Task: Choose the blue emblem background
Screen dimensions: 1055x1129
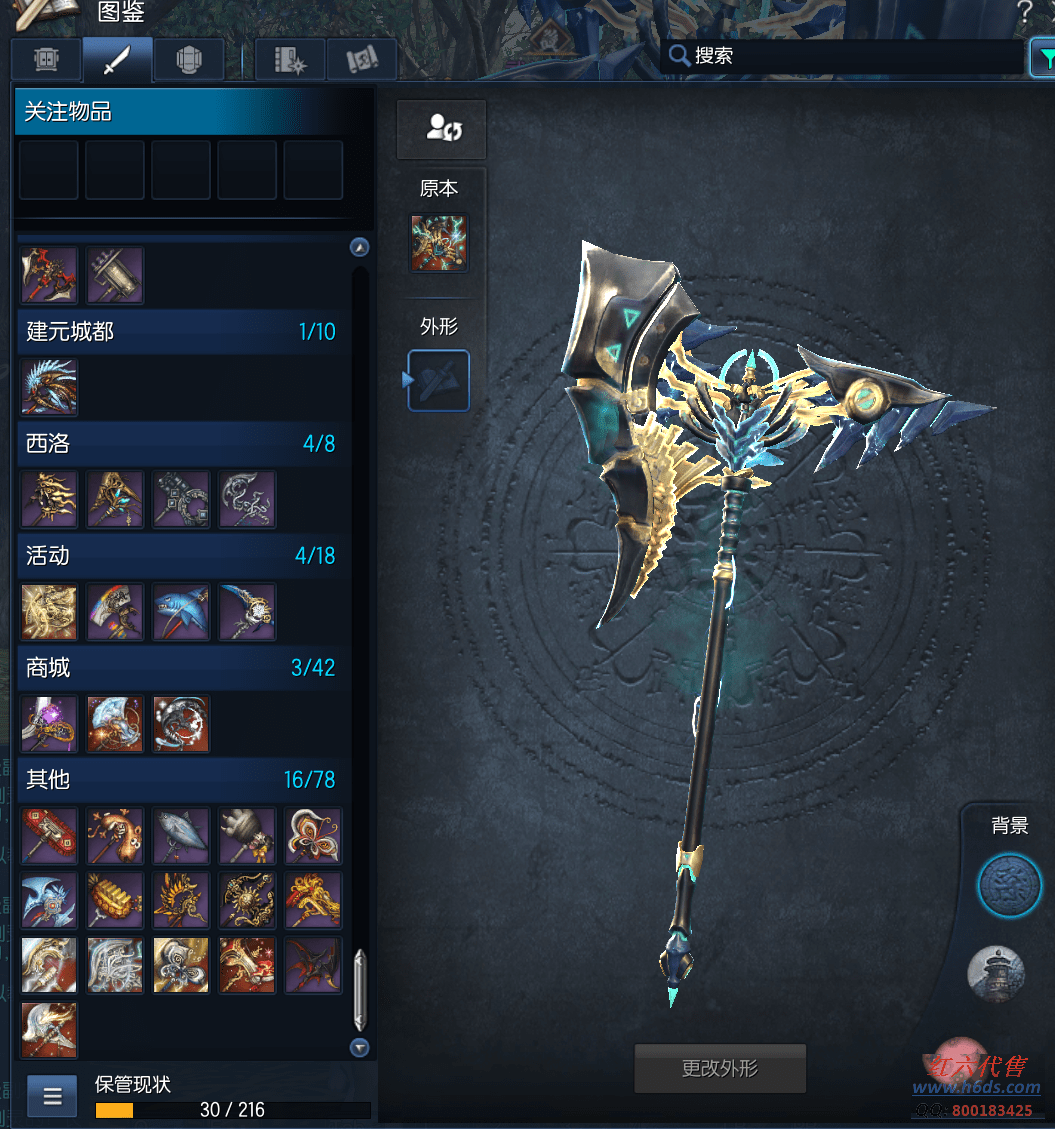Action: tap(1009, 886)
